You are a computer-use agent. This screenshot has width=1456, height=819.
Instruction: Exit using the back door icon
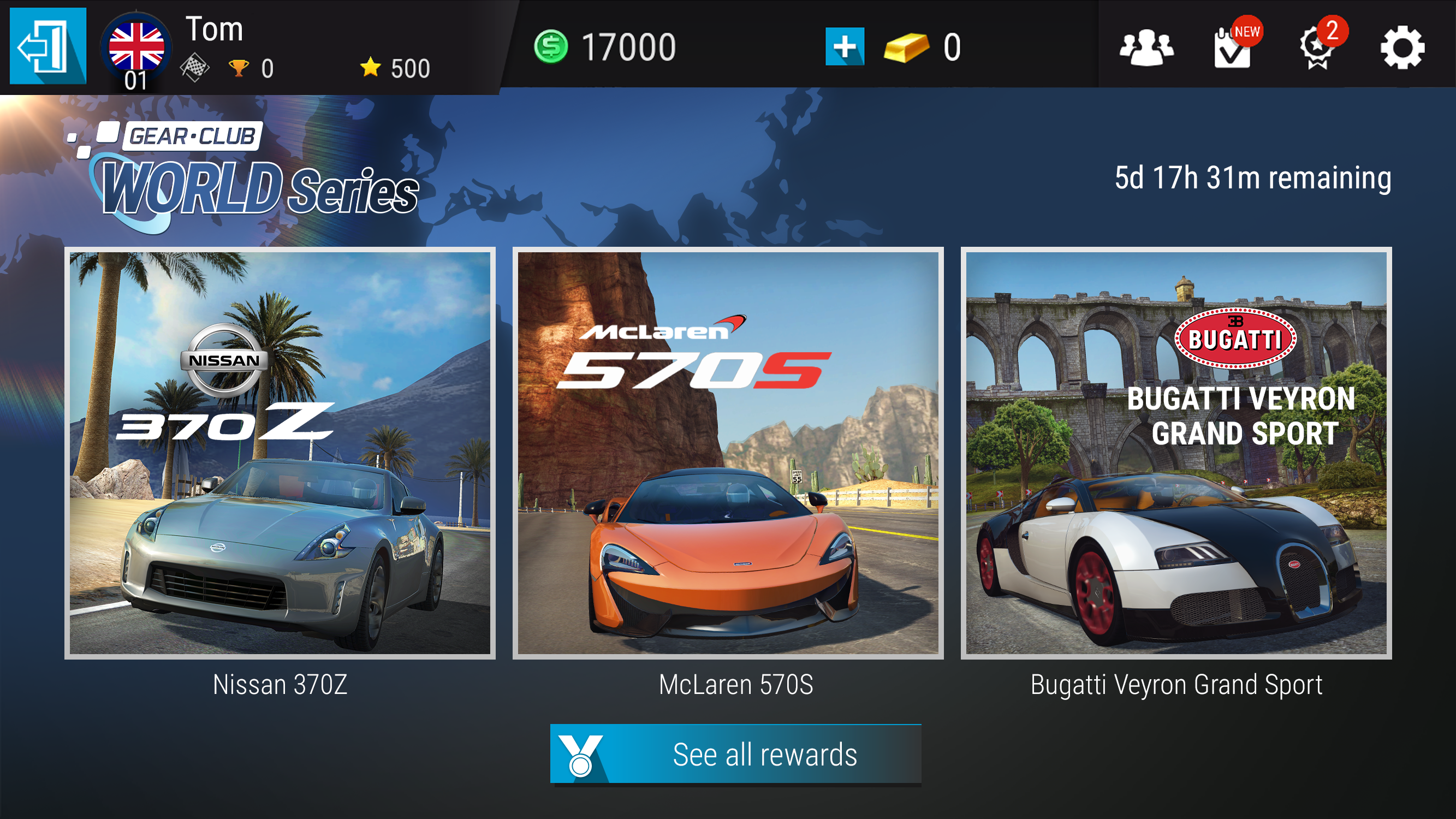click(48, 46)
